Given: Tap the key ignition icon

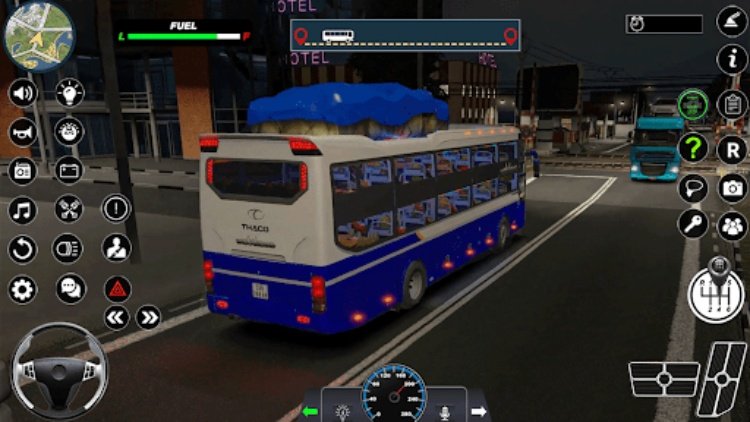Looking at the screenshot, I should coord(693,224).
